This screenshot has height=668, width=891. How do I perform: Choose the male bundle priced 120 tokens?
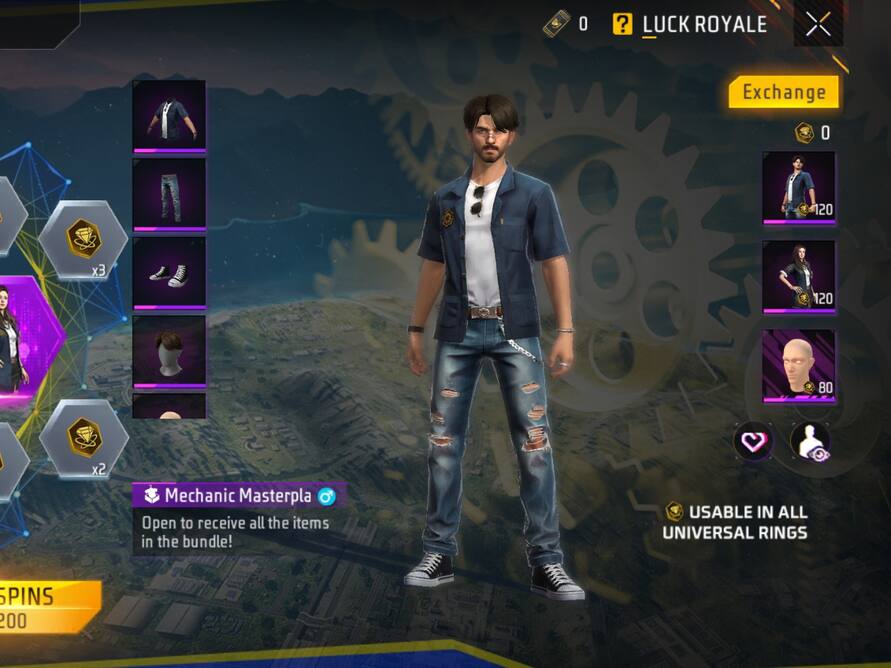(x=798, y=187)
